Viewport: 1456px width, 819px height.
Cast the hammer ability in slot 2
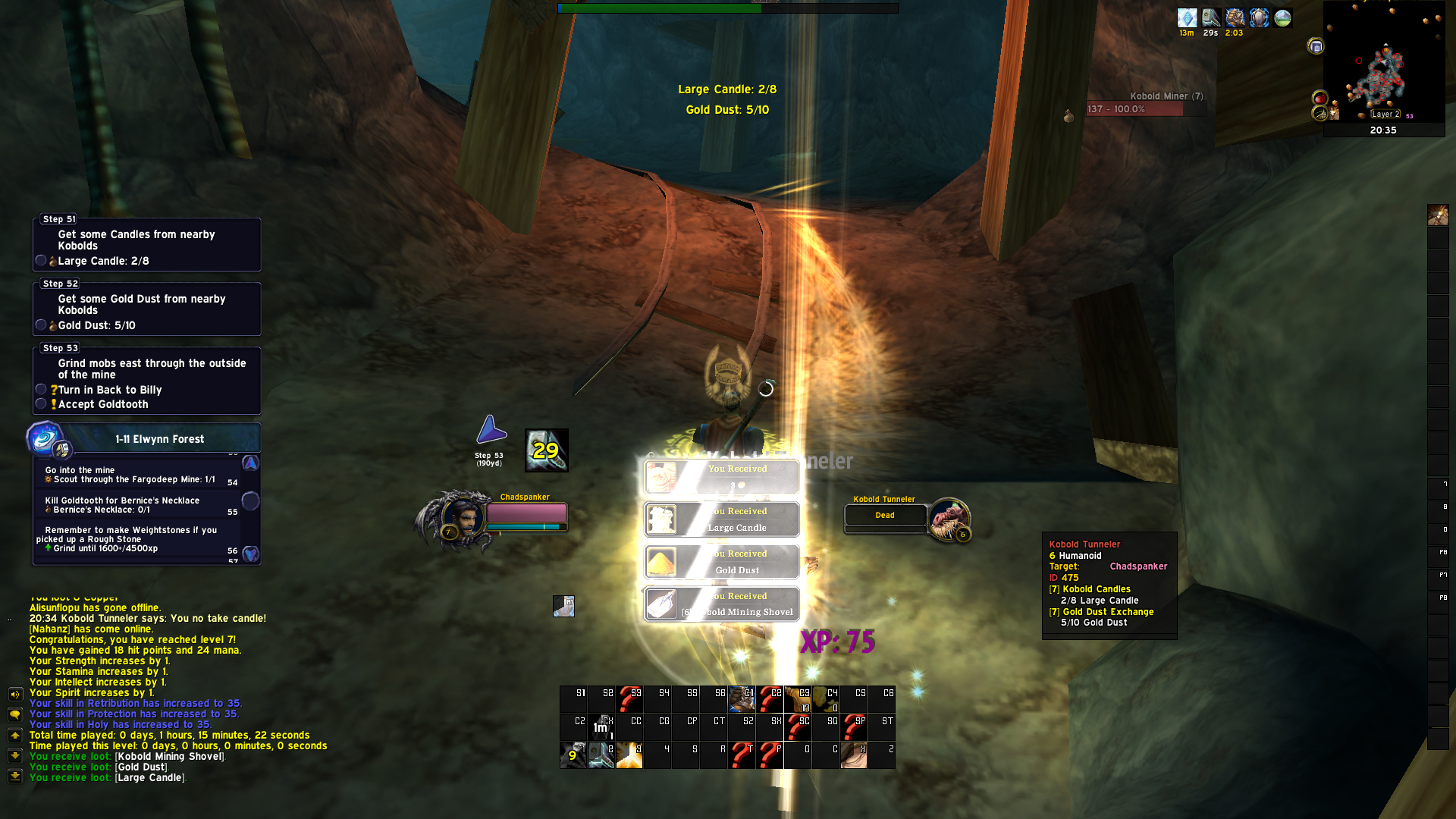tap(601, 755)
